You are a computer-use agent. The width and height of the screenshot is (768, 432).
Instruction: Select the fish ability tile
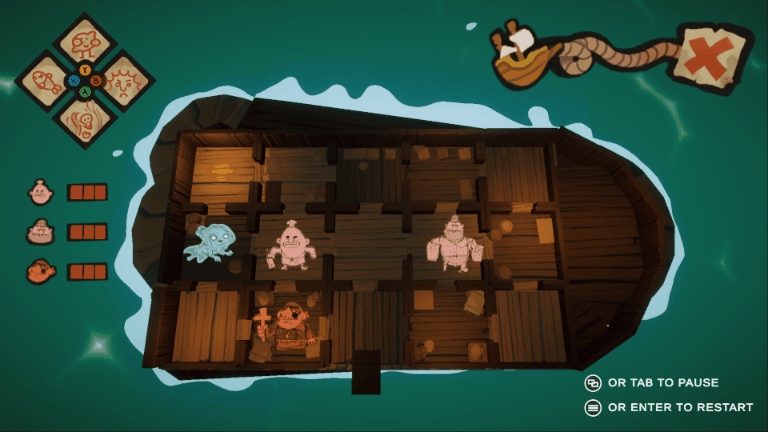[x=44, y=78]
